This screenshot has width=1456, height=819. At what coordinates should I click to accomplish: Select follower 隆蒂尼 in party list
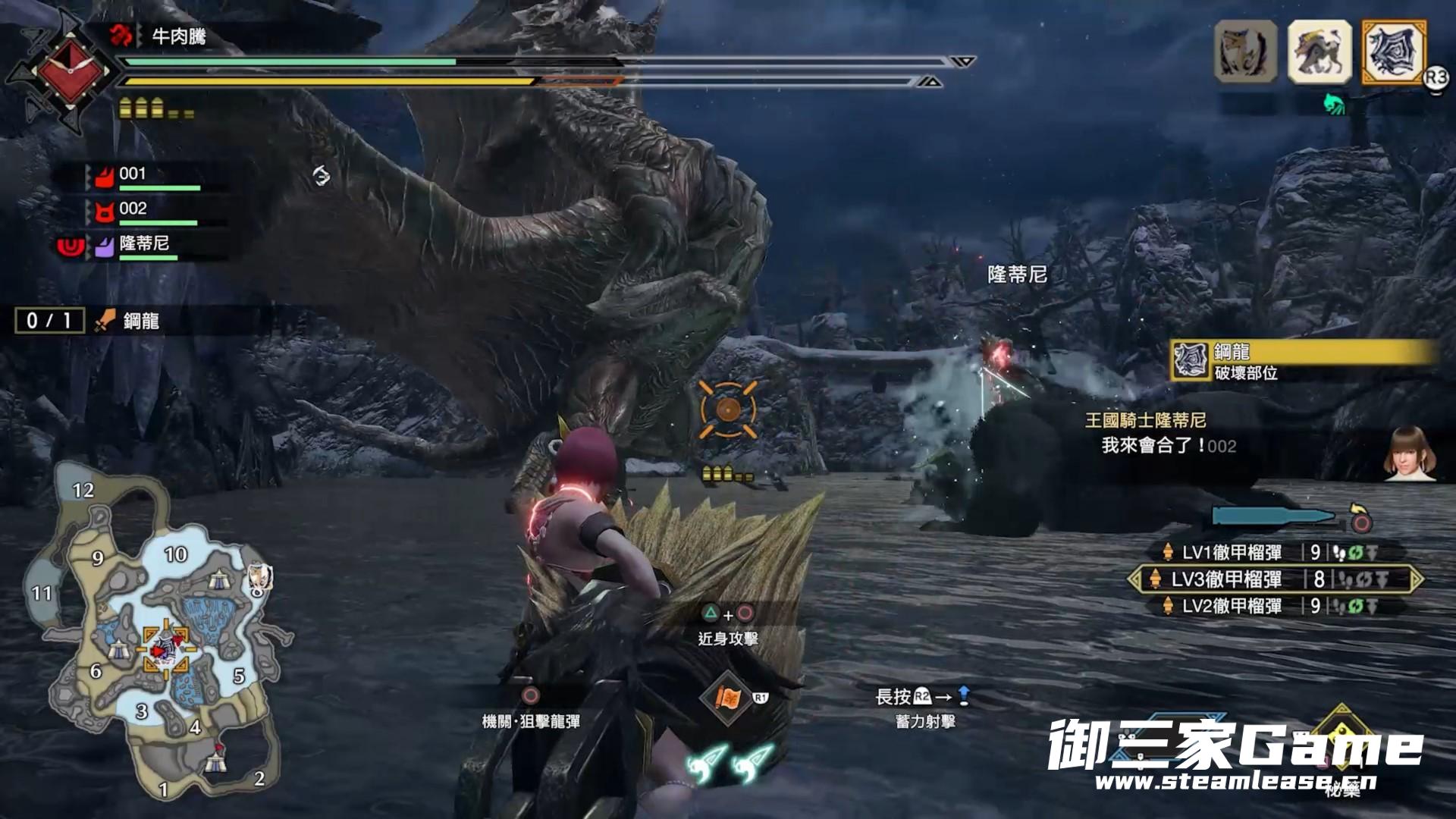point(143,244)
